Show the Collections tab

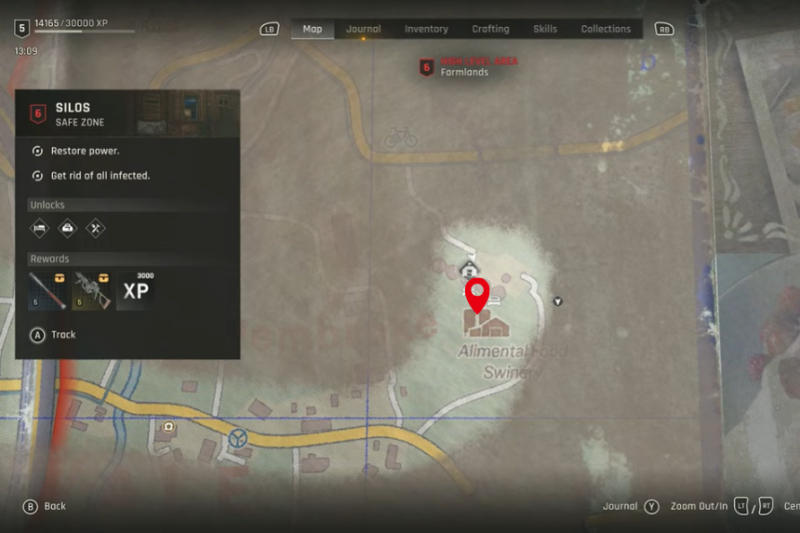pos(606,29)
